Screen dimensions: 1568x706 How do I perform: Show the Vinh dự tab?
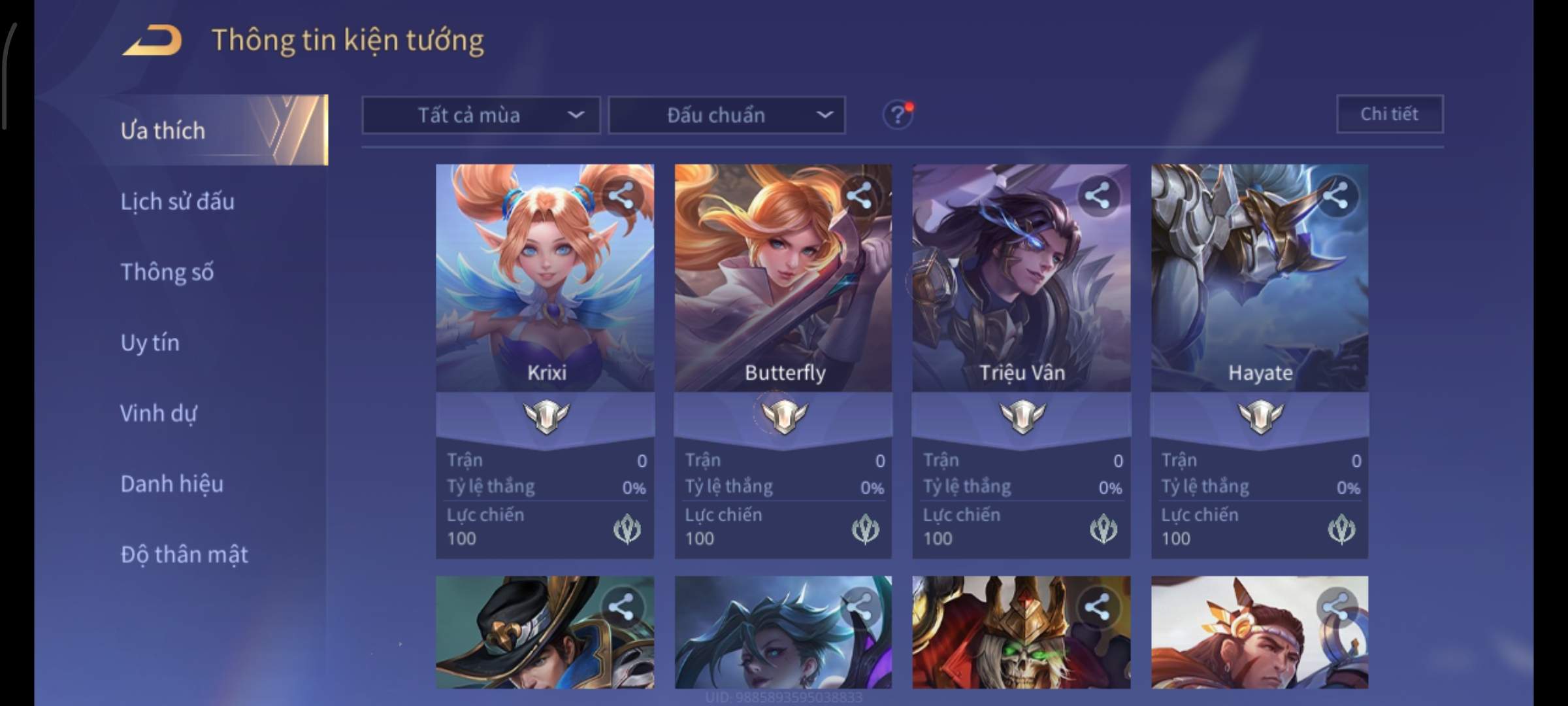point(158,413)
